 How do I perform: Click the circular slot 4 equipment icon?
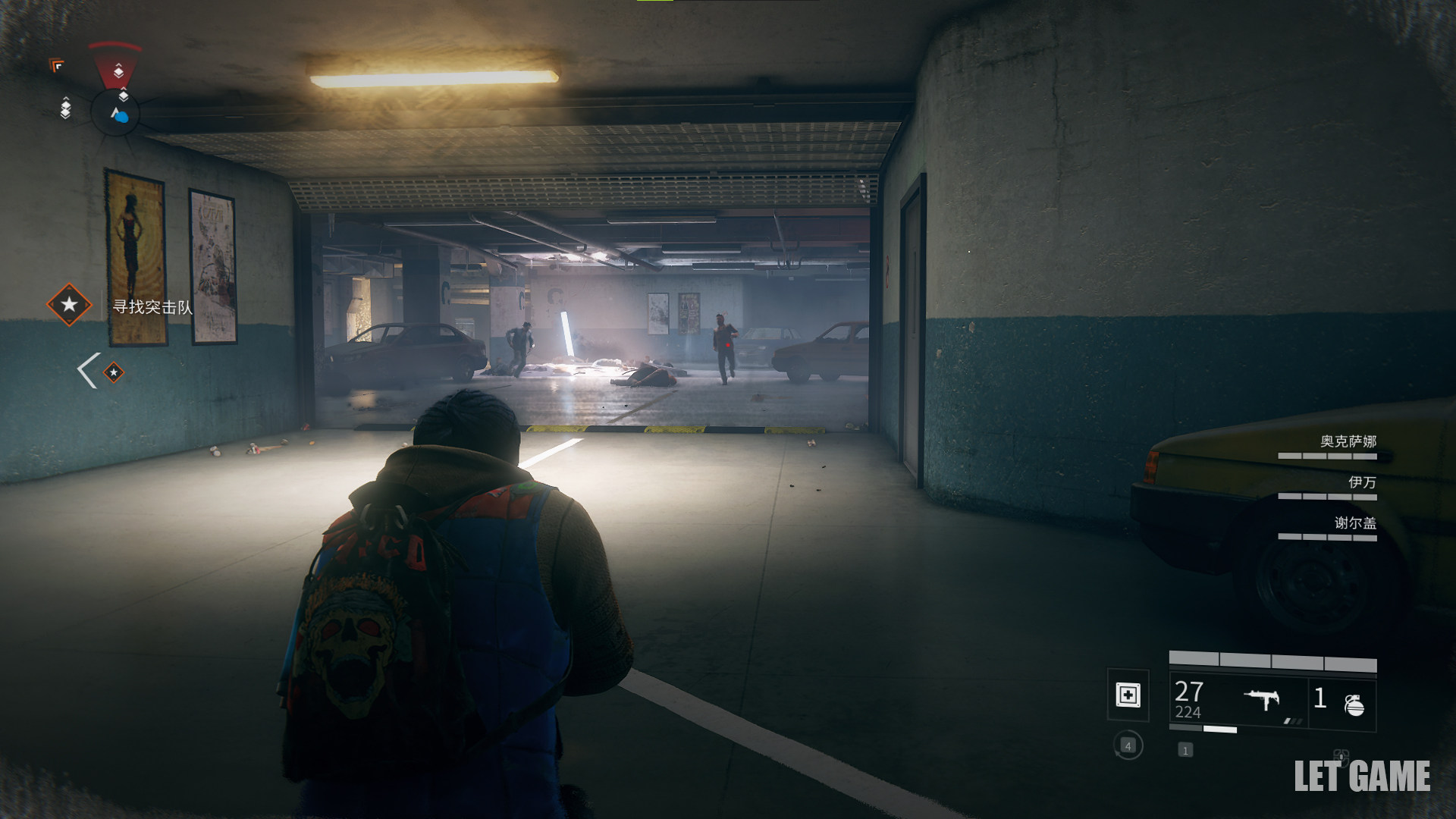tap(1128, 746)
